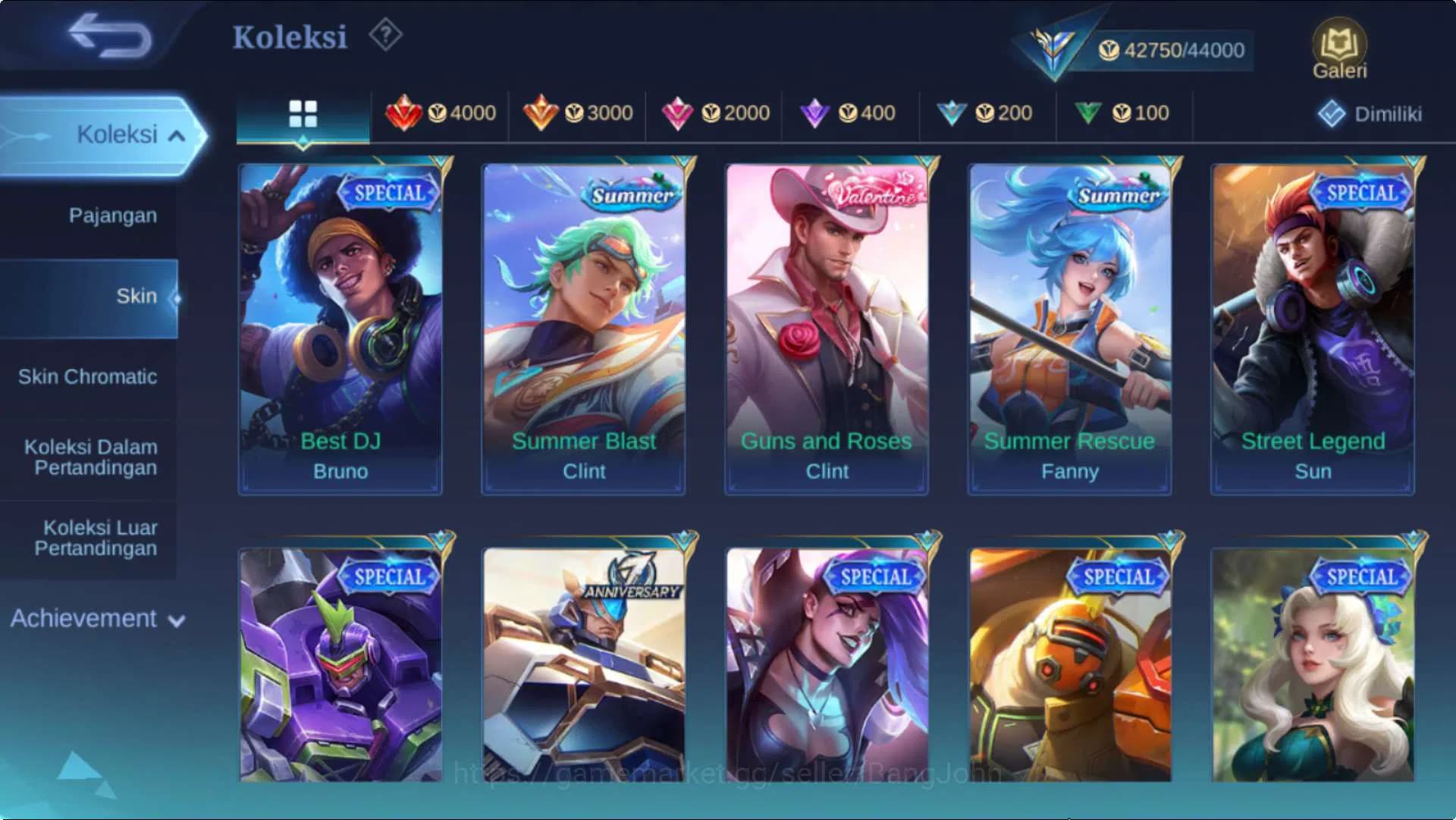Click the grid view filter icon
Image resolution: width=1456 pixels, height=820 pixels.
(x=303, y=112)
